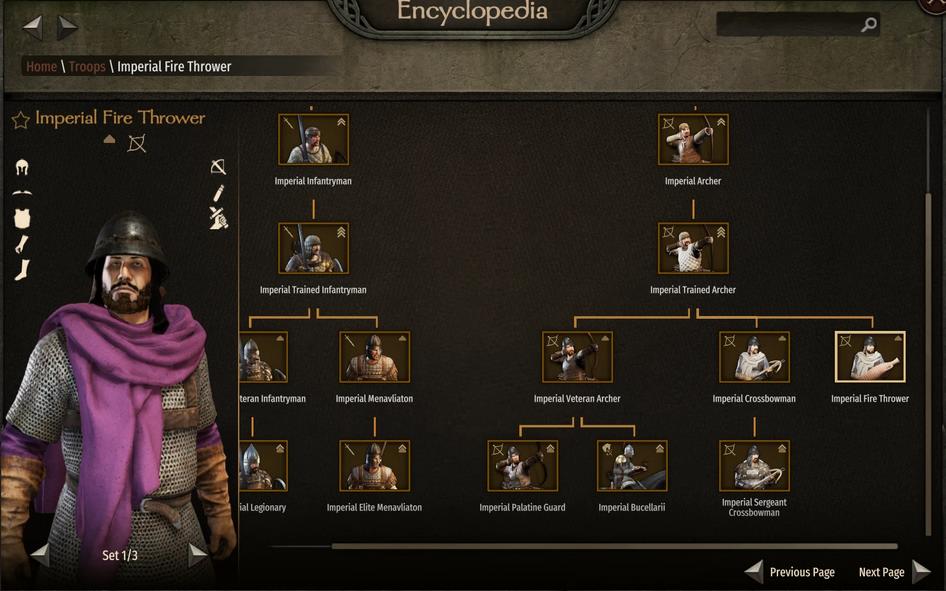Select the Imperial Bucellarii portrait
946x591 pixels.
632,466
